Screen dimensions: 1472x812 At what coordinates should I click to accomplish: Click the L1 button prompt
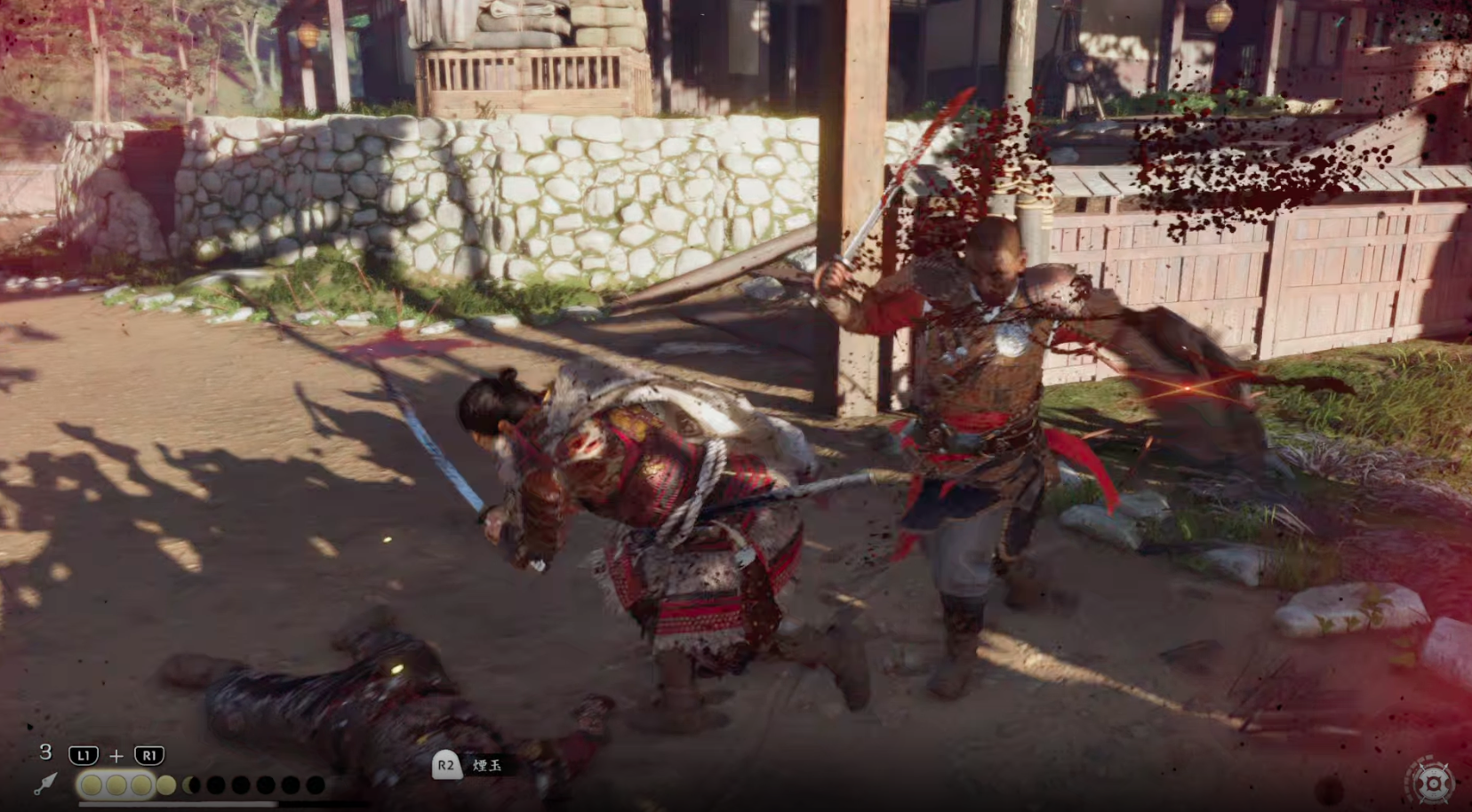(83, 754)
